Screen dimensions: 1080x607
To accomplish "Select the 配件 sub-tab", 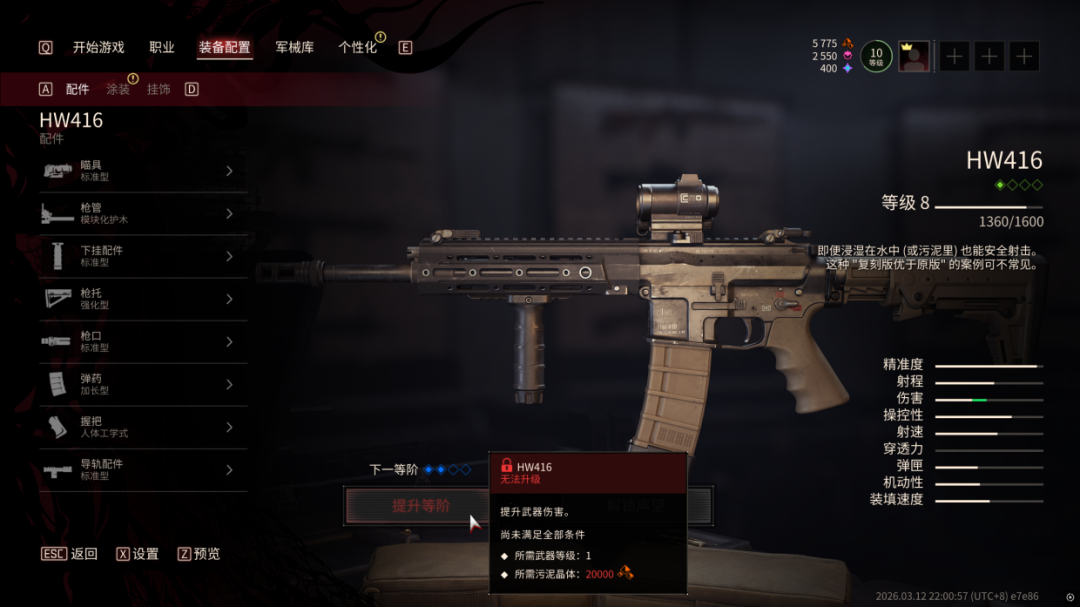I will 77,89.
